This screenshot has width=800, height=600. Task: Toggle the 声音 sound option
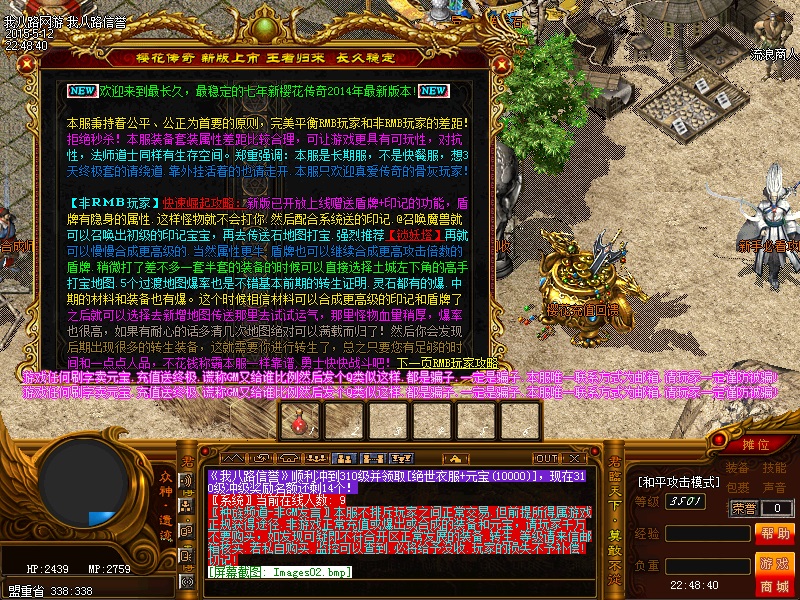coord(774,488)
